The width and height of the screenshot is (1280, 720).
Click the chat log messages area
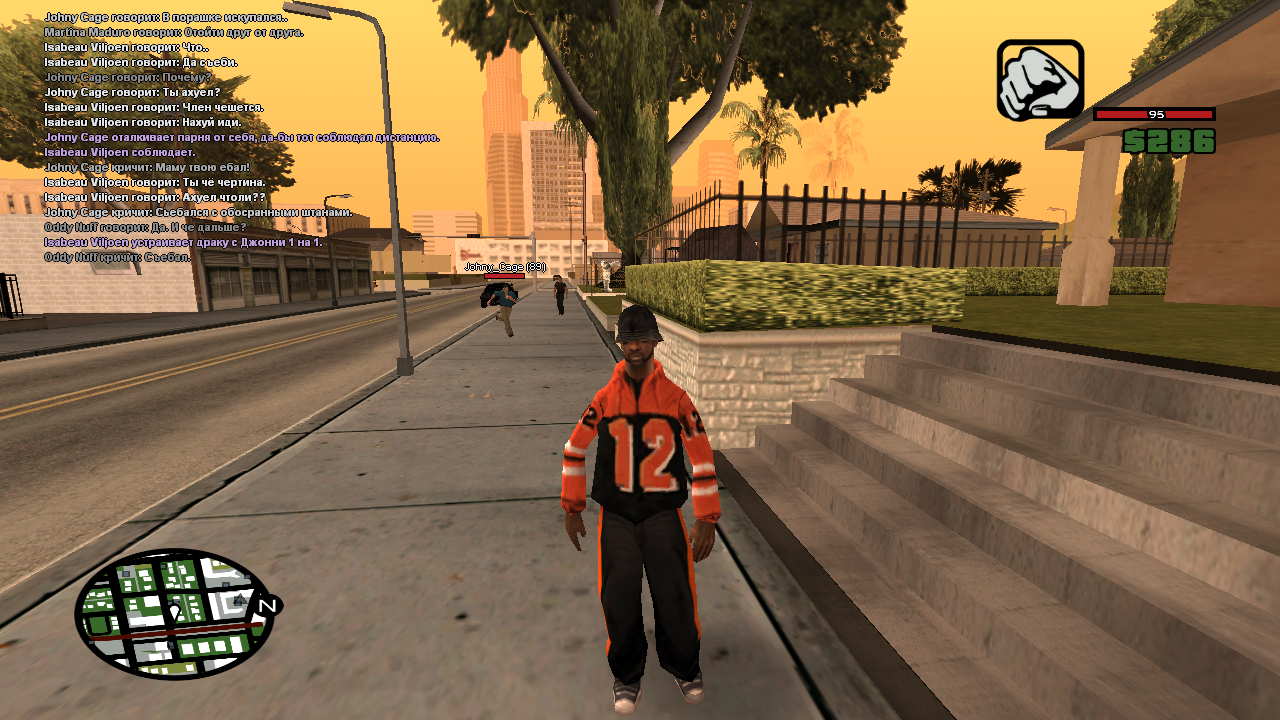240,137
